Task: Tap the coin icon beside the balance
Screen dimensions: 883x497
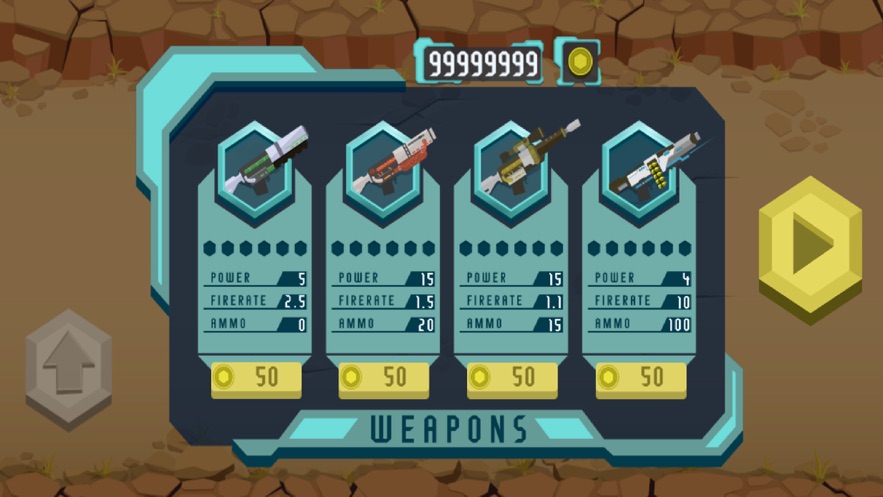Action: (577, 63)
